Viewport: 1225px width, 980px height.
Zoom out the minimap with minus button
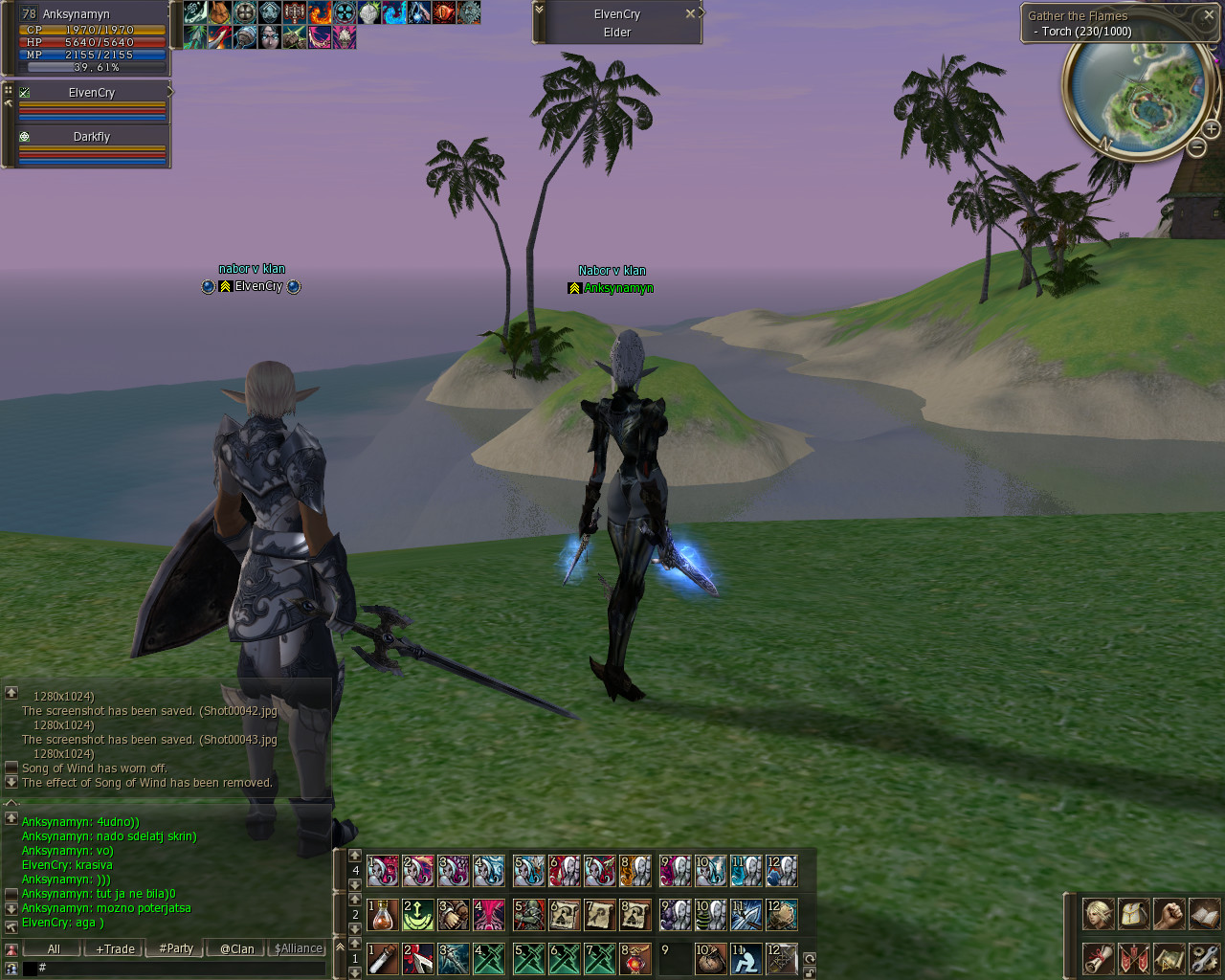click(x=1196, y=147)
